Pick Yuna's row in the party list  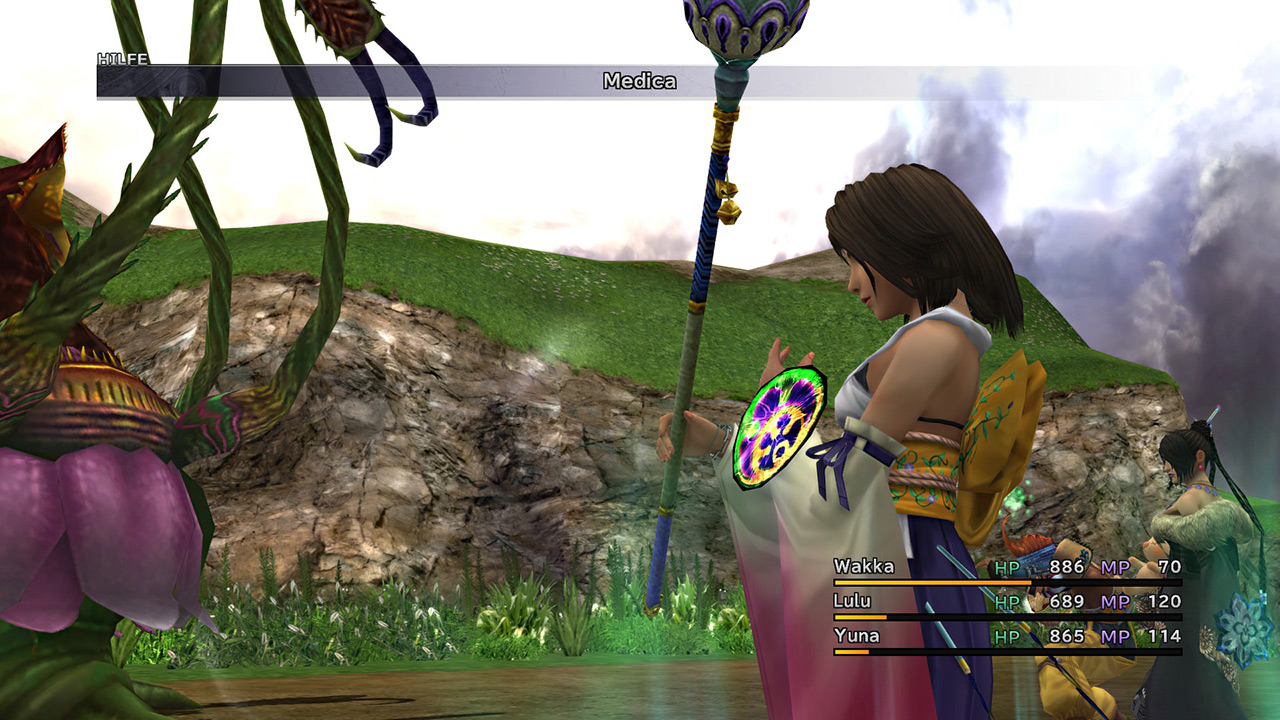pyautogui.click(x=856, y=635)
